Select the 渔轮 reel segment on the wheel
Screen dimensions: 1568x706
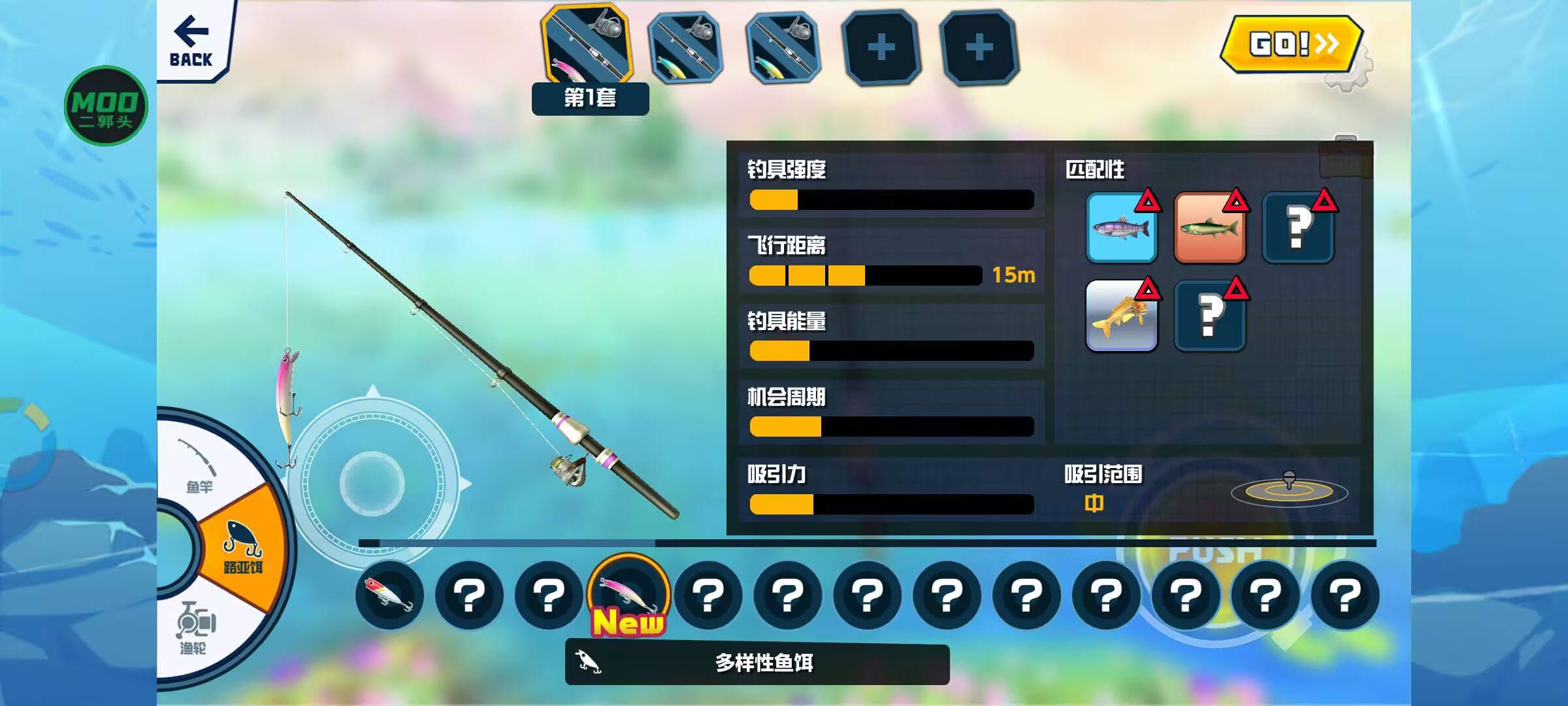(196, 624)
